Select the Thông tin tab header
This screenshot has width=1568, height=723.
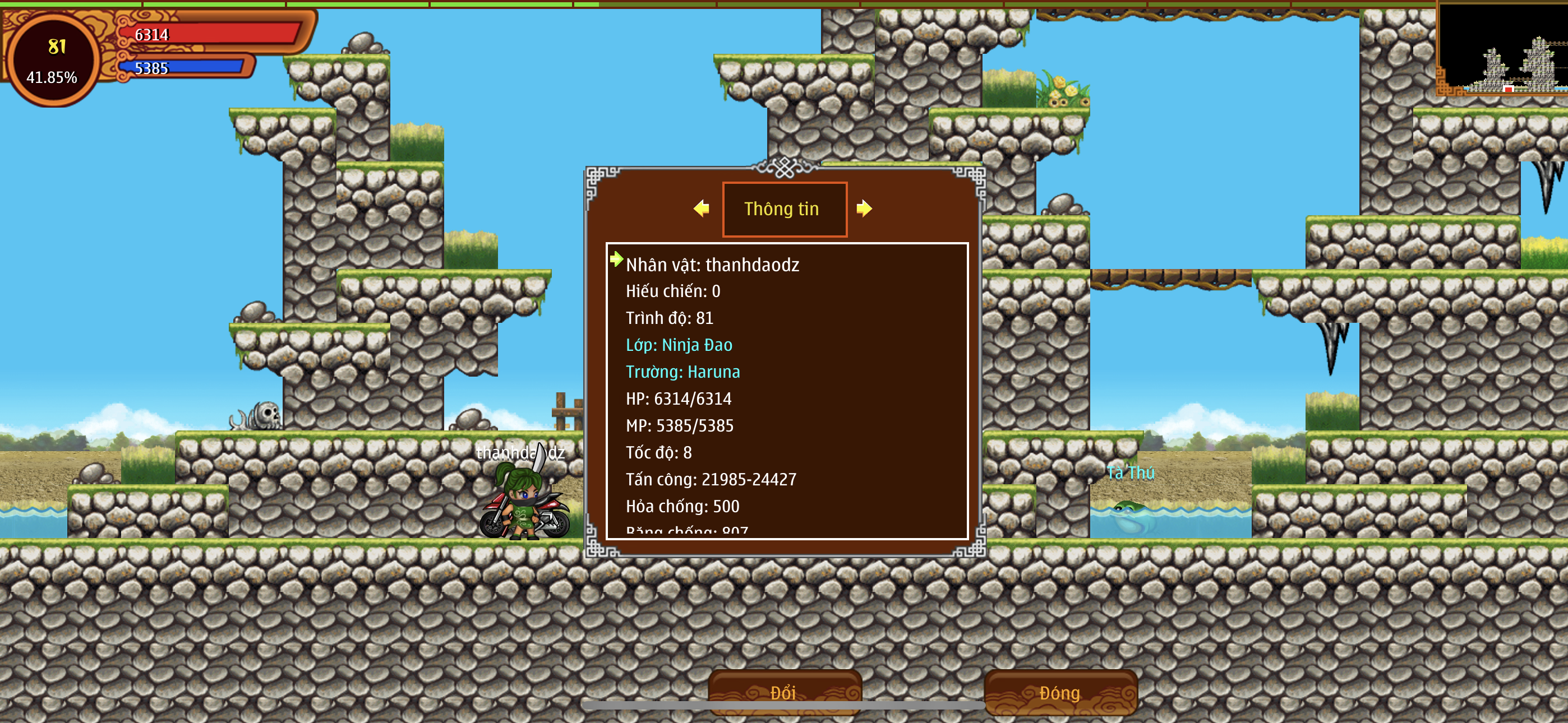click(784, 208)
